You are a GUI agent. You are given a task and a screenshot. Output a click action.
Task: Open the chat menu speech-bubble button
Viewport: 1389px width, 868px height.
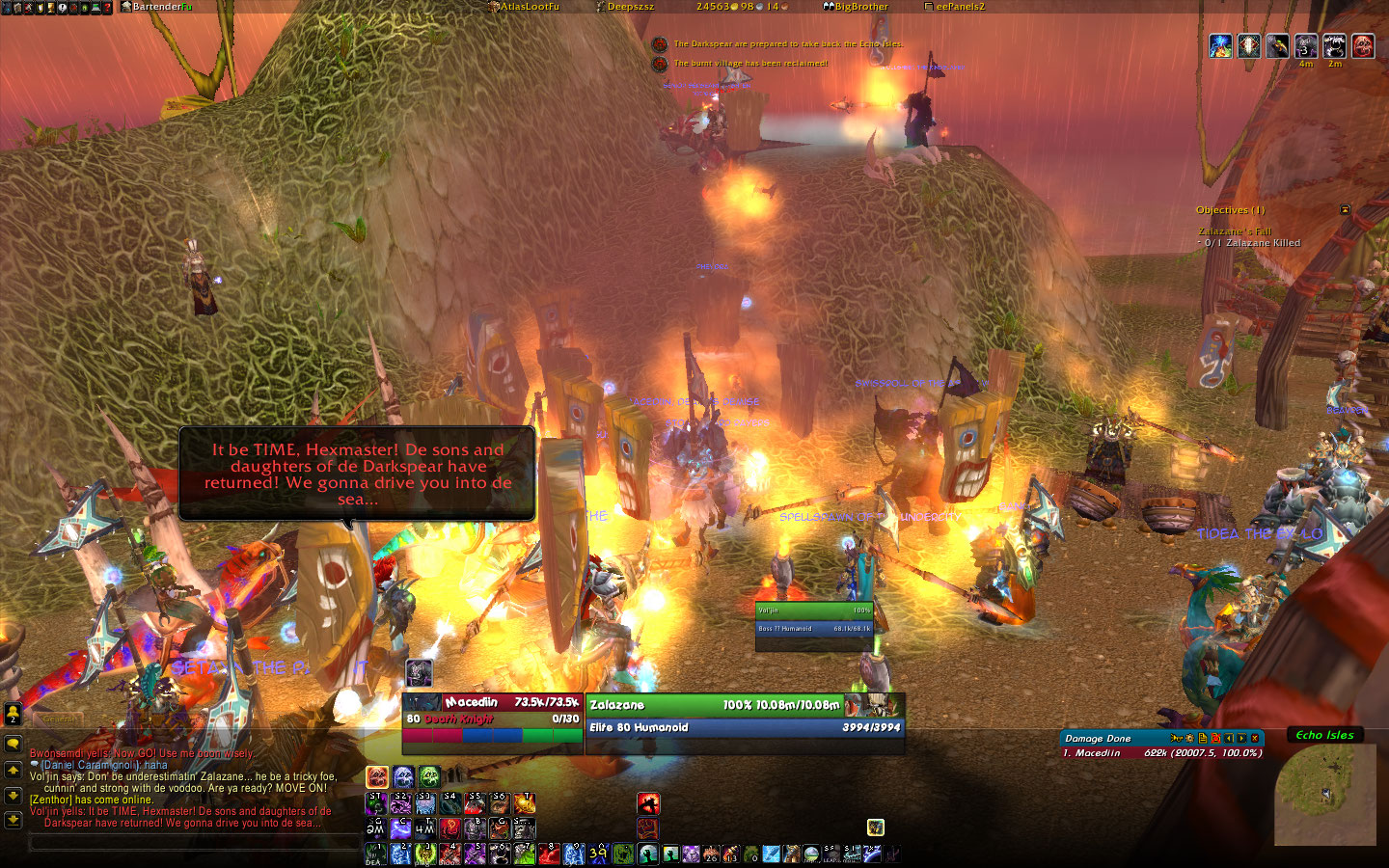click(13, 744)
